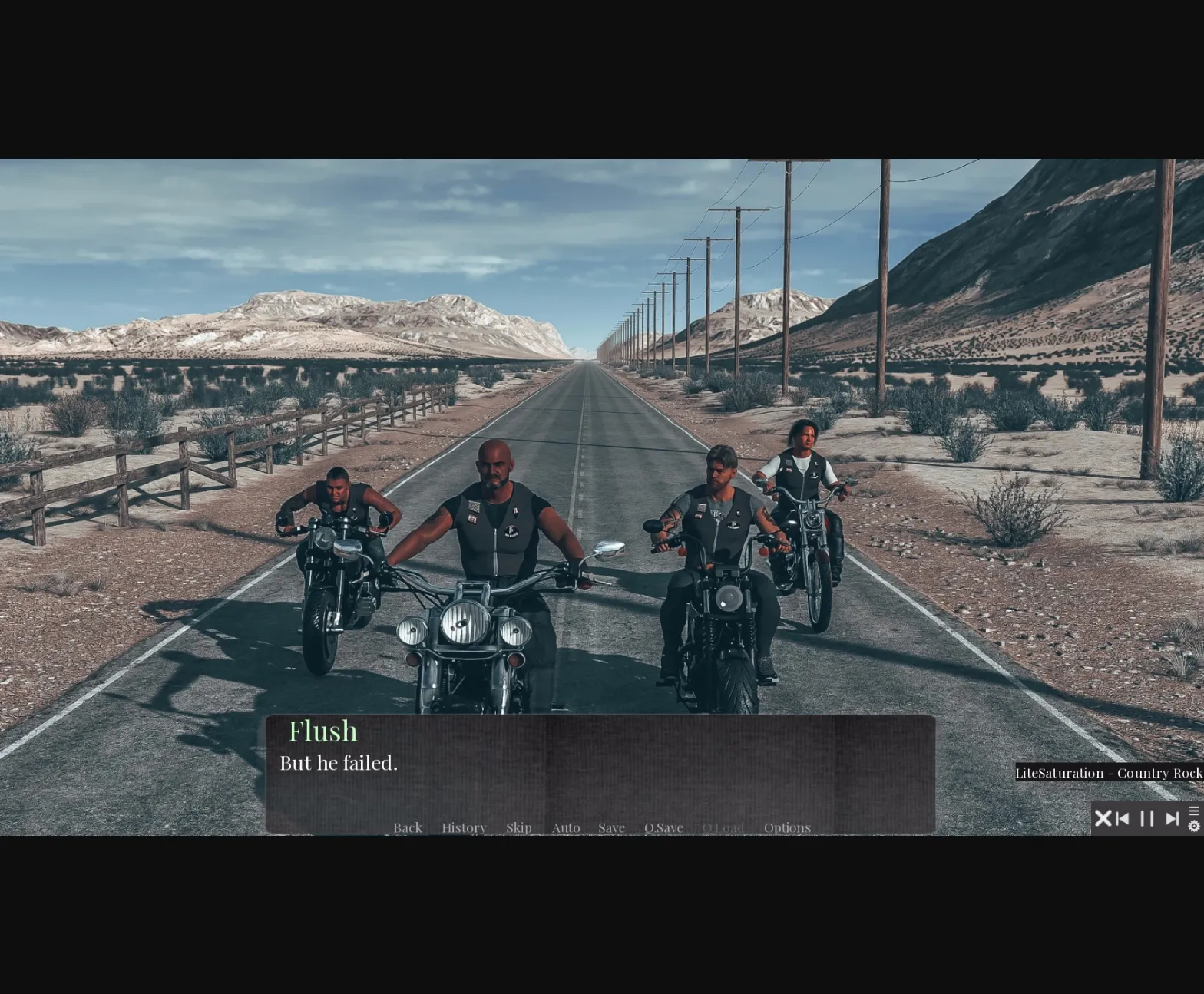Image resolution: width=1204 pixels, height=994 pixels.
Task: View the dialogue History
Action: pyautogui.click(x=464, y=827)
